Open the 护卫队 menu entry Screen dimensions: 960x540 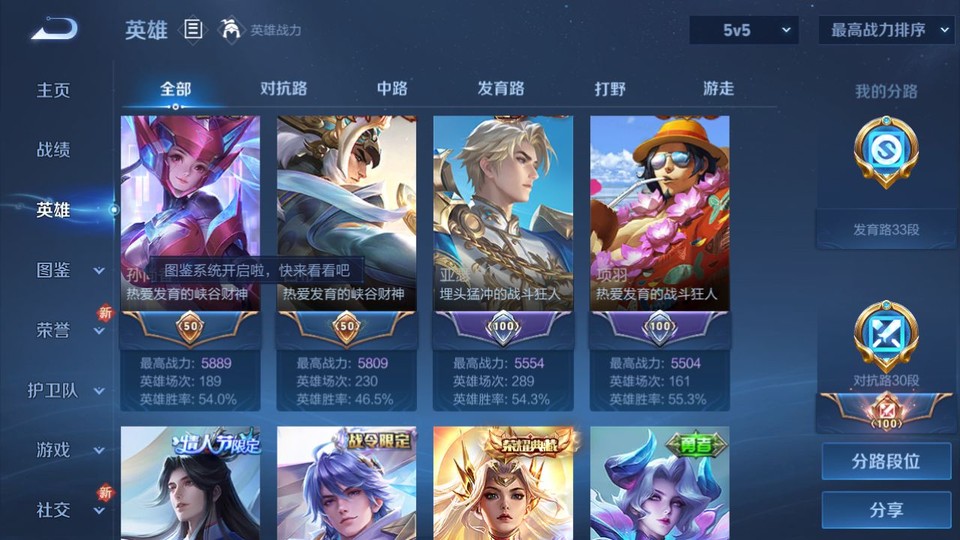point(66,390)
